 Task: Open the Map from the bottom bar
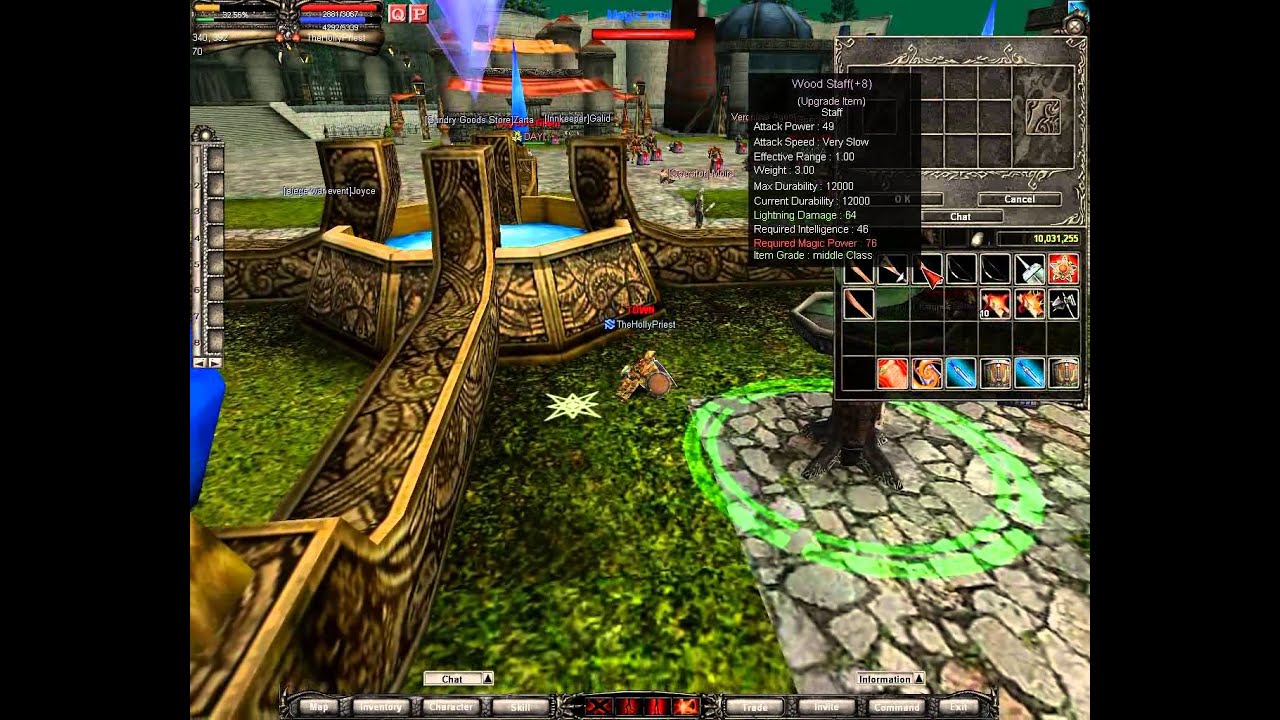point(319,707)
